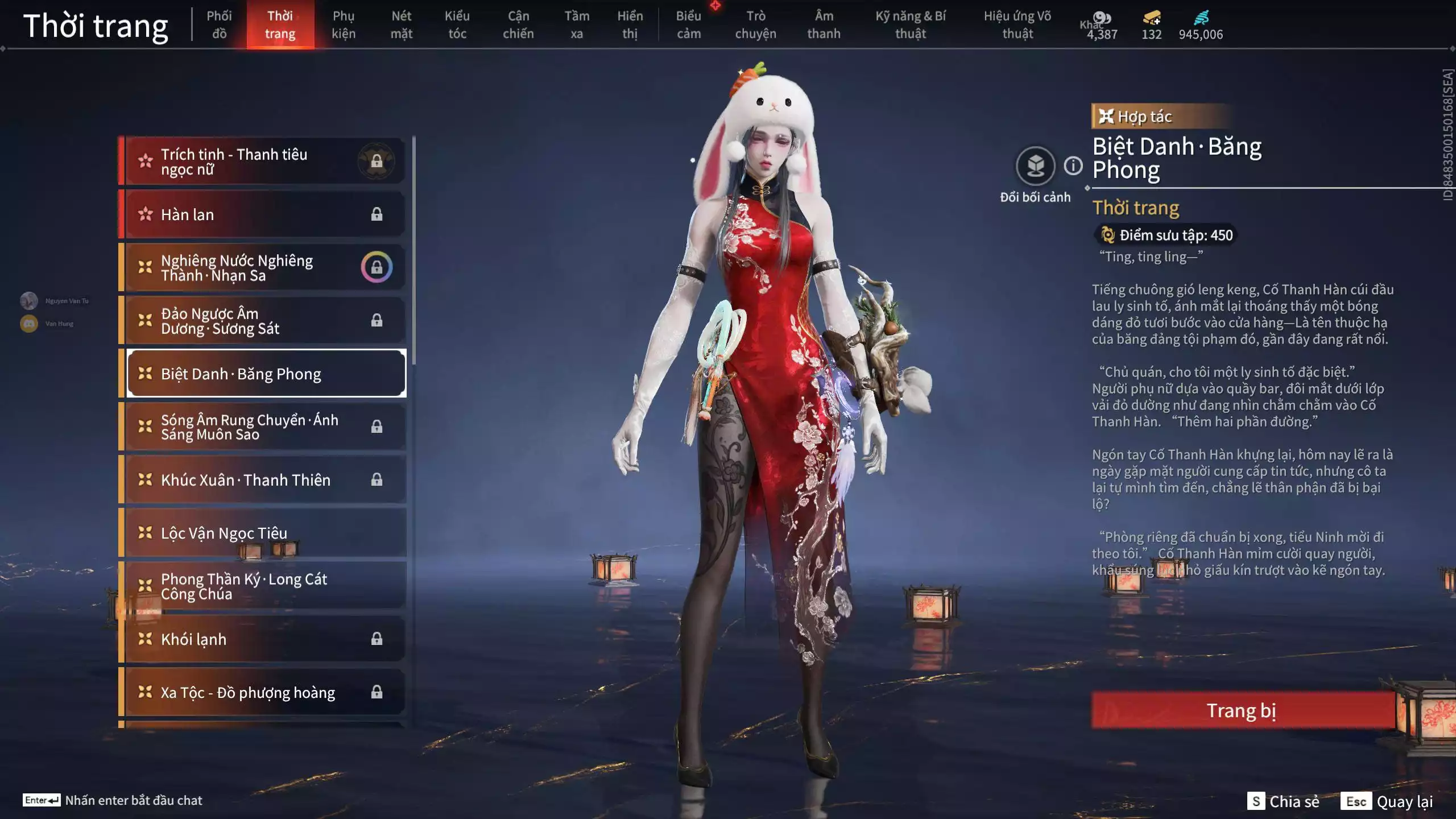Viewport: 1456px width, 819px height.
Task: Toggle the Đổi bối cảnh background button
Action: (x=1035, y=166)
